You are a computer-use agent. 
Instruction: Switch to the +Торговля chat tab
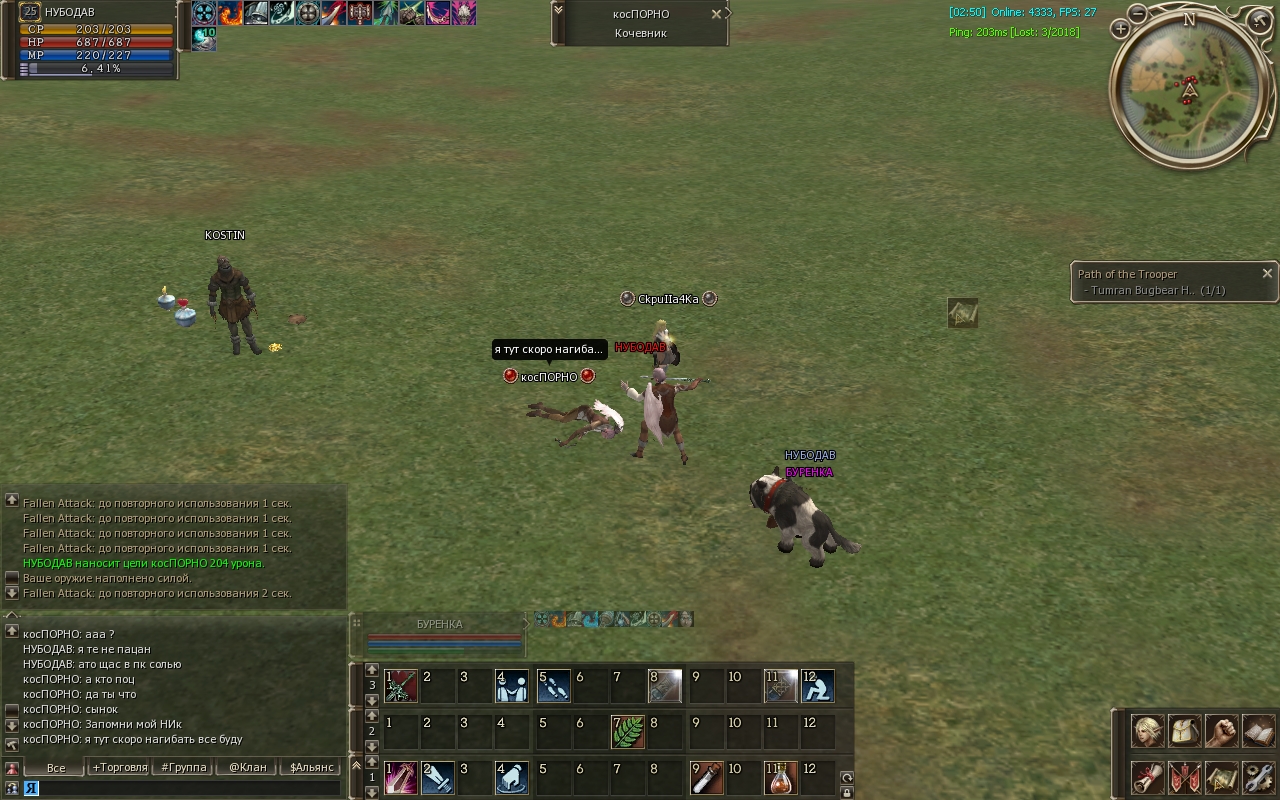click(x=119, y=767)
